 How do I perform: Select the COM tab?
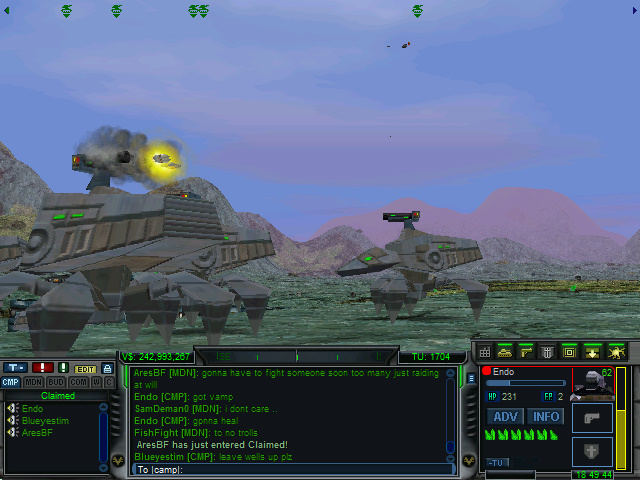[78, 382]
